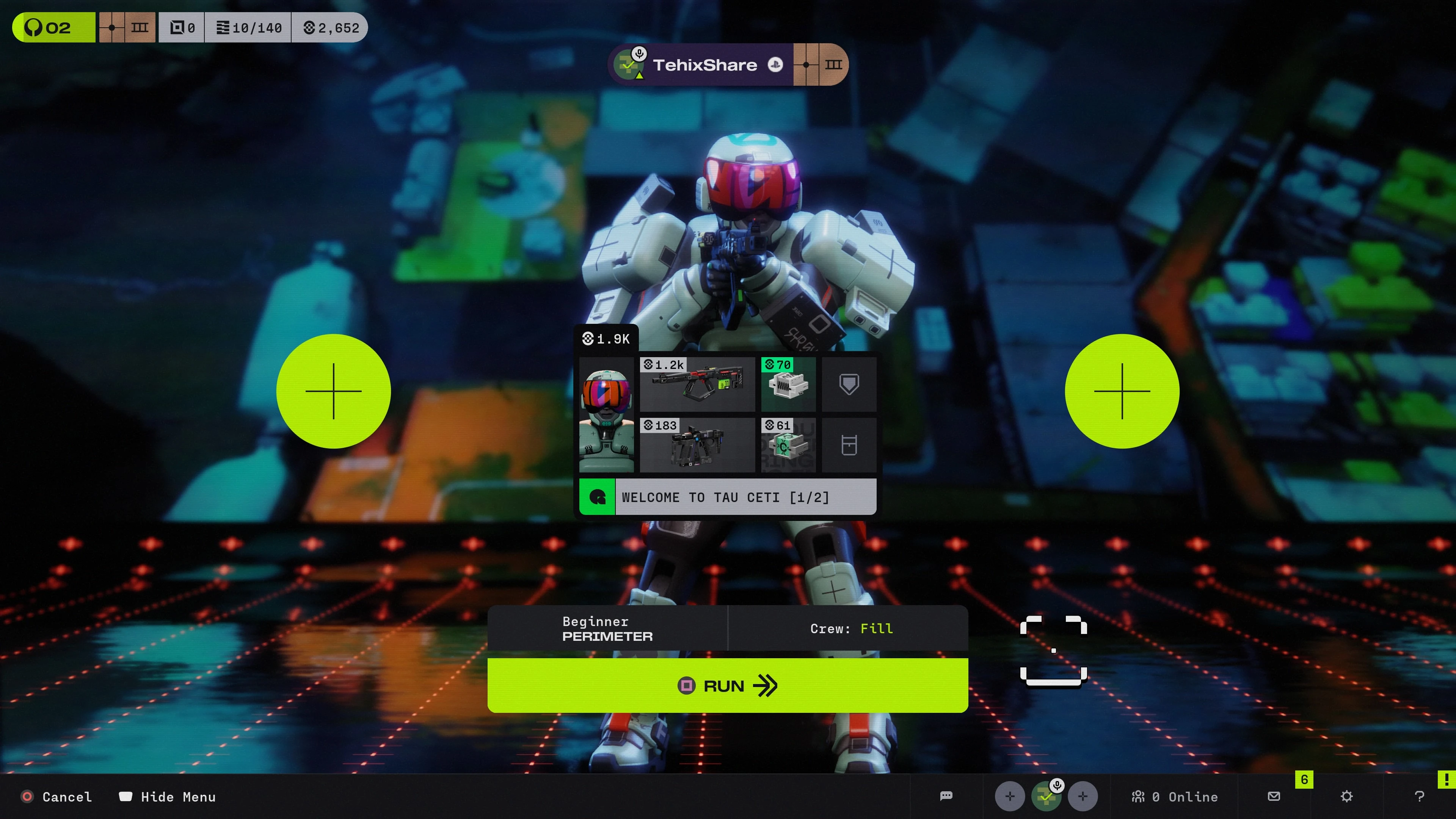Image resolution: width=1456 pixels, height=819 pixels.
Task: Open the settings gear
Action: point(1347,796)
